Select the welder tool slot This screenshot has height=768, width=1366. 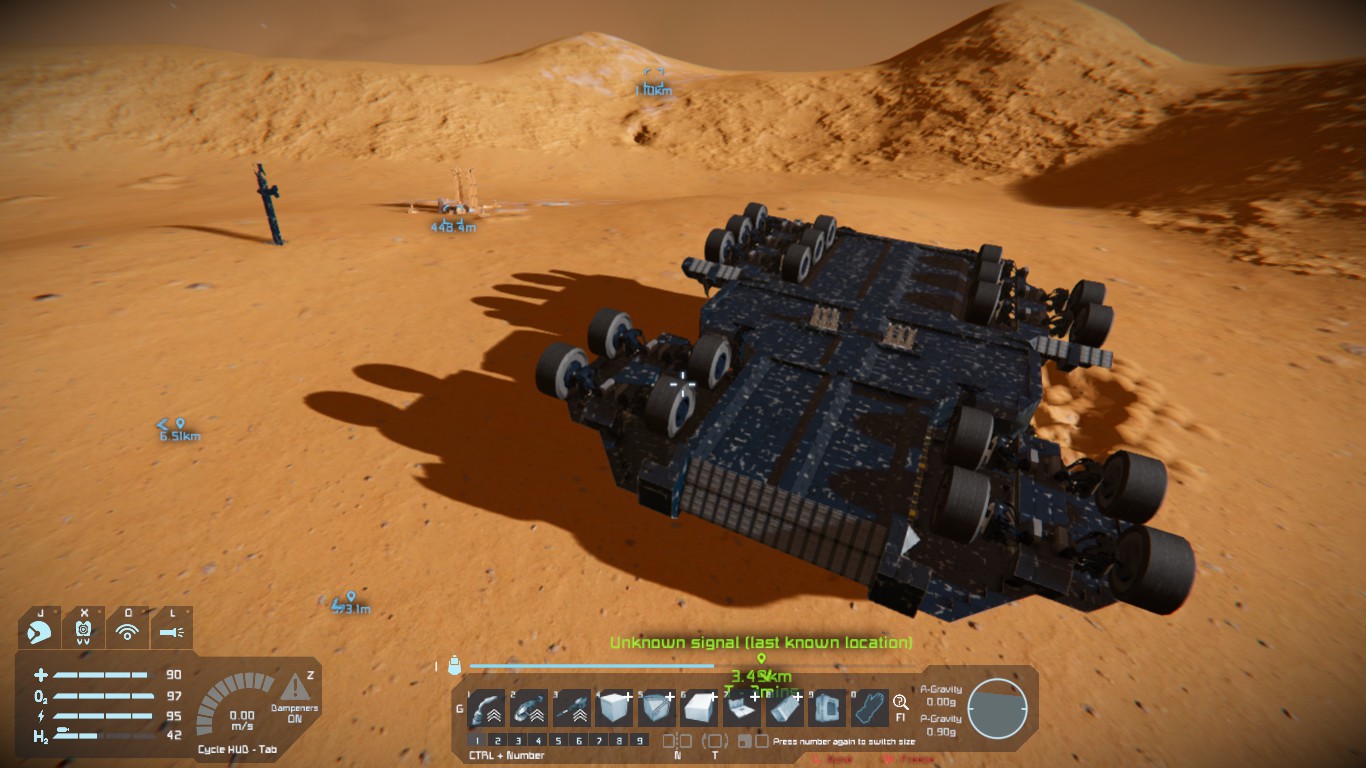[485, 709]
